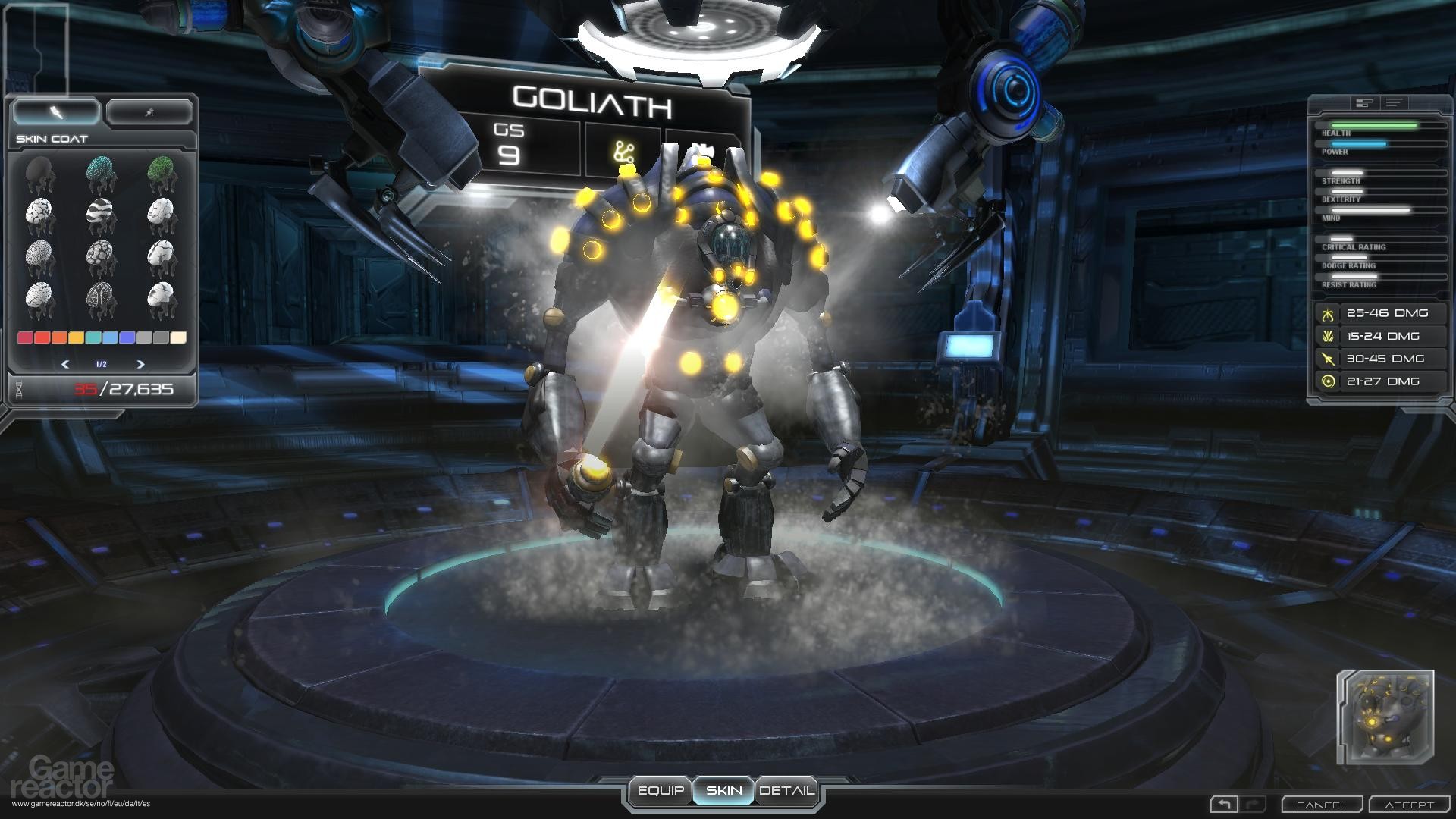Click the yellow node network icon under GOLIATH
This screenshot has height=819, width=1456.
tap(623, 150)
